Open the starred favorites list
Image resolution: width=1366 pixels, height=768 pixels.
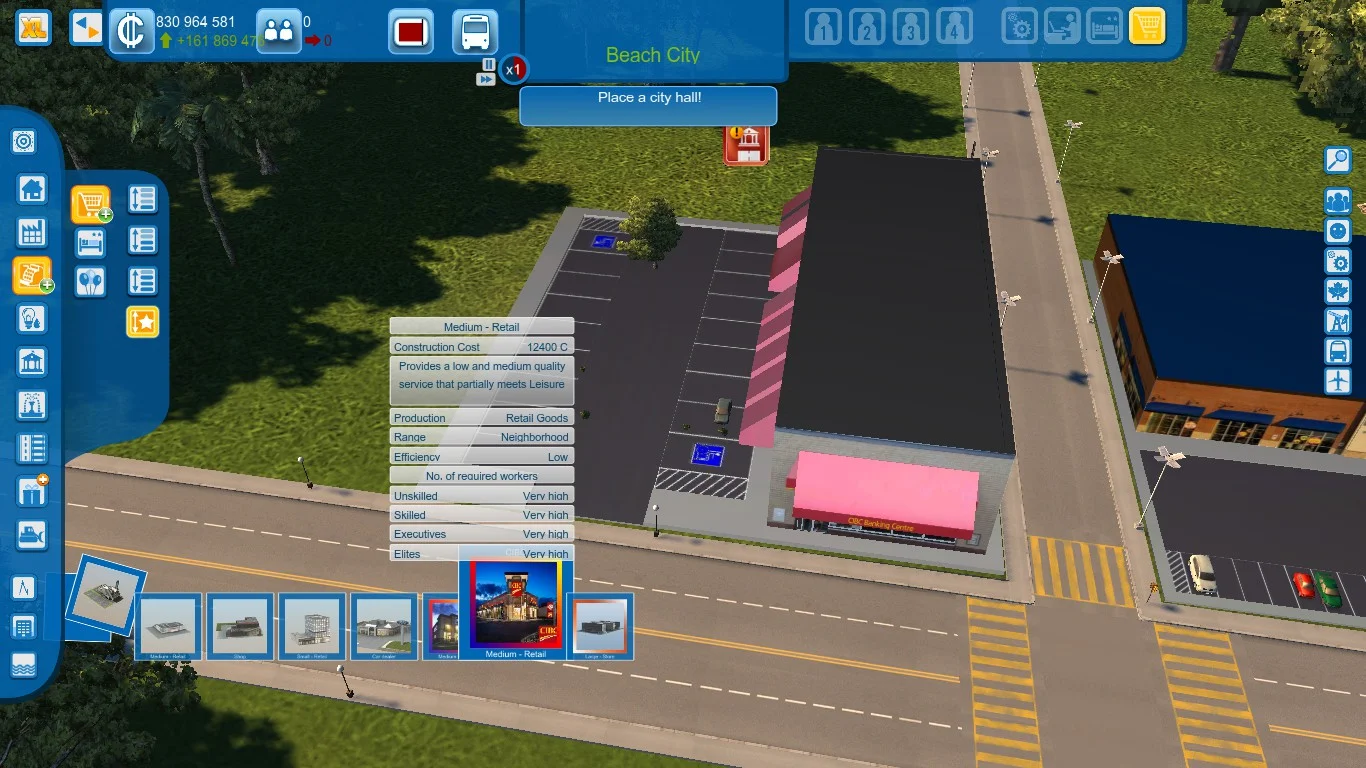point(142,321)
